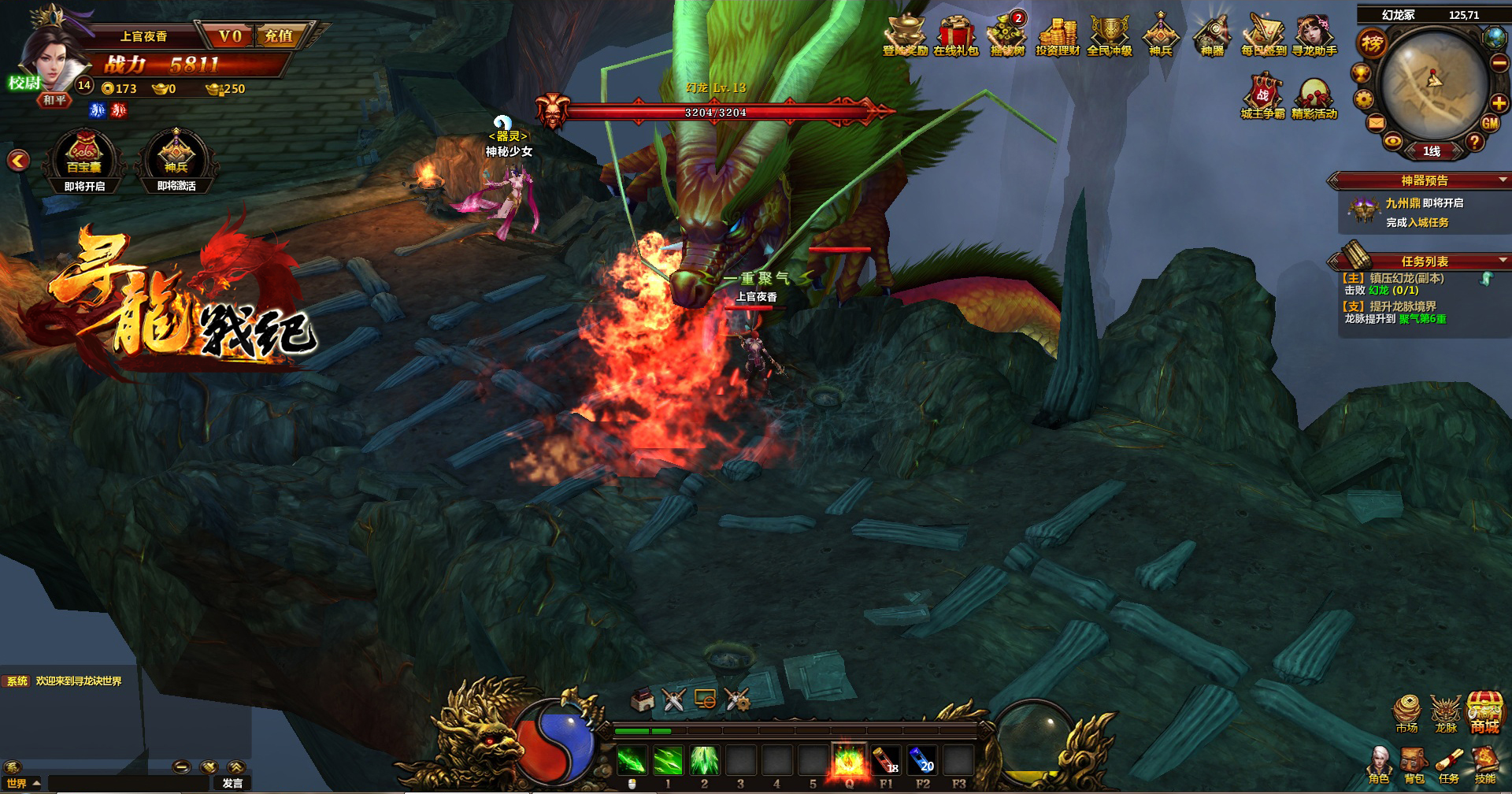Open the 背包 backpack icon
Image resolution: width=1512 pixels, height=794 pixels.
pyautogui.click(x=1414, y=766)
